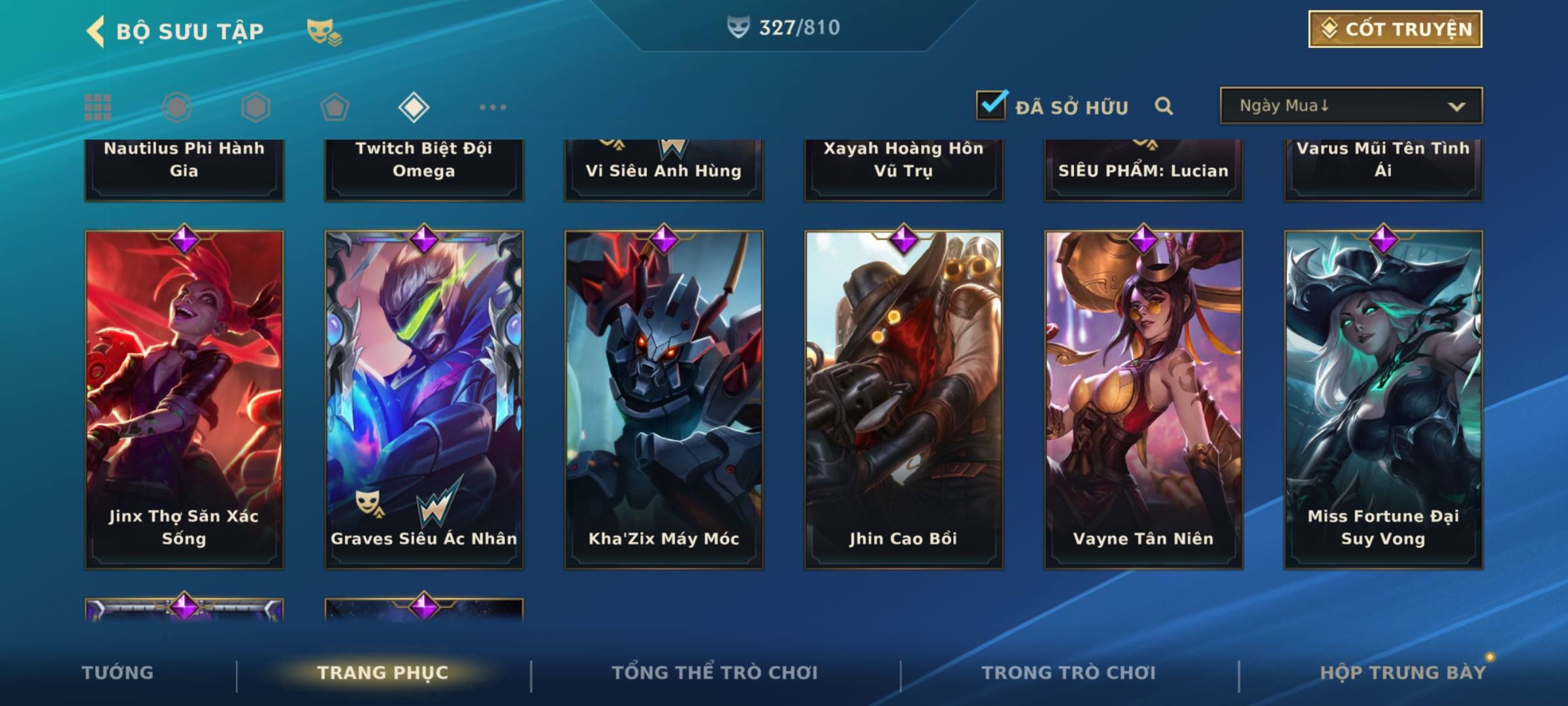Choose the Graves Siêu Ác Nhân skin

424,399
